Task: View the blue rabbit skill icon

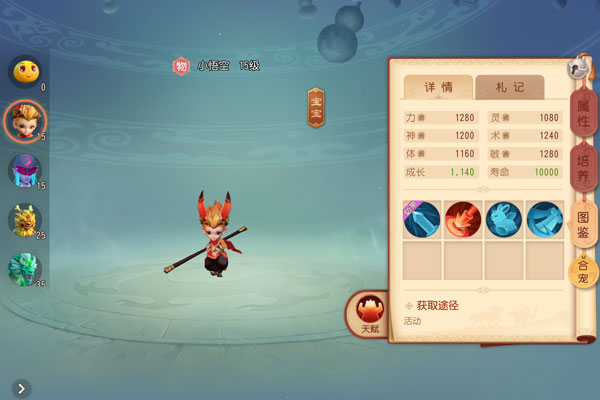Action: click(x=504, y=219)
